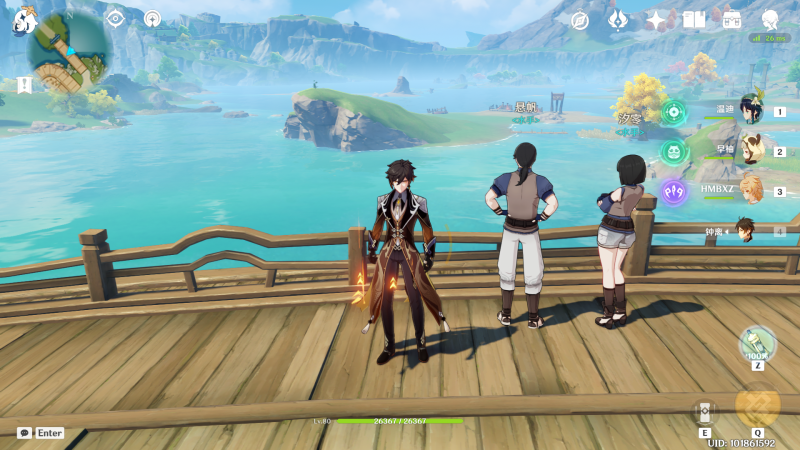Screen dimensions: 800x450
Task: Open the chat box speech bubble
Action: coord(24,433)
